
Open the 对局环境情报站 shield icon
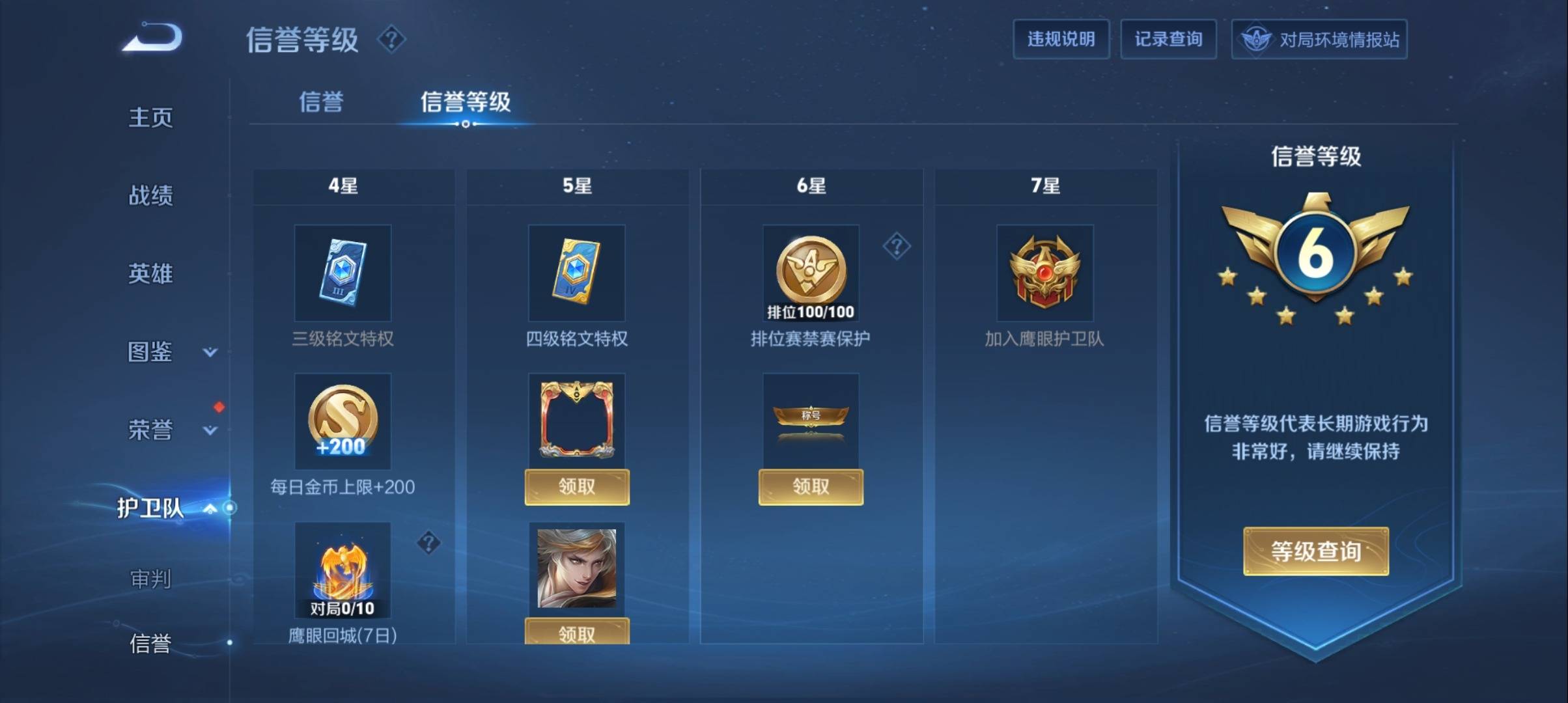coord(1257,39)
